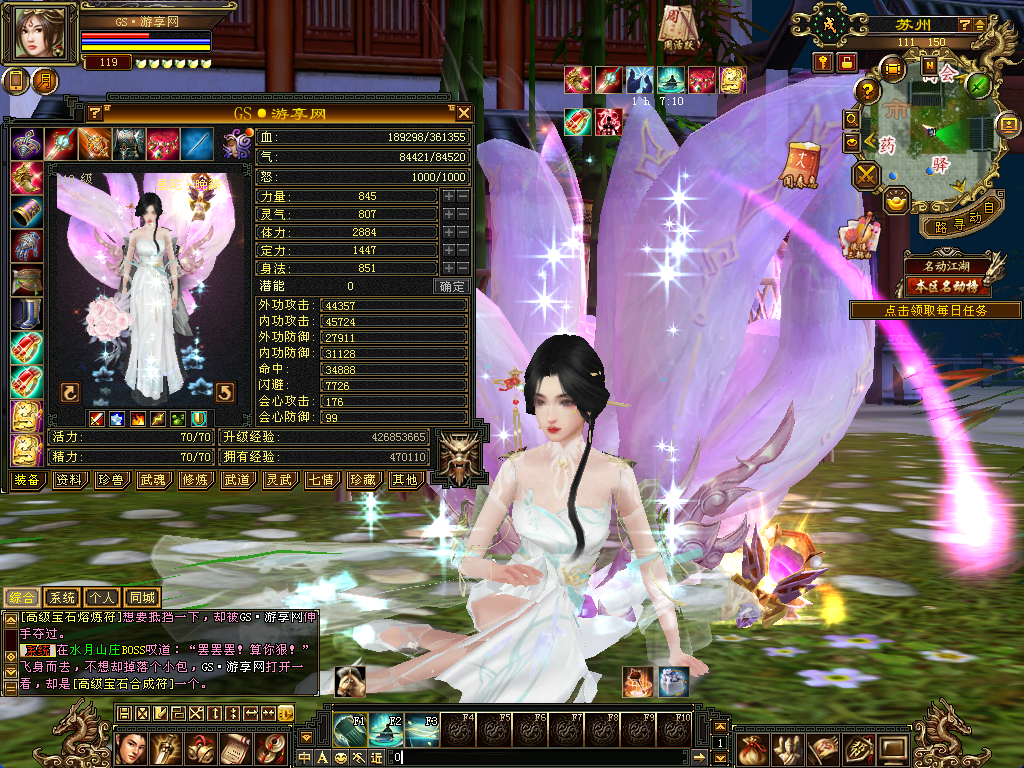This screenshot has width=1024, height=768.
Task: Use the F1 hotbar skill
Action: [350, 727]
